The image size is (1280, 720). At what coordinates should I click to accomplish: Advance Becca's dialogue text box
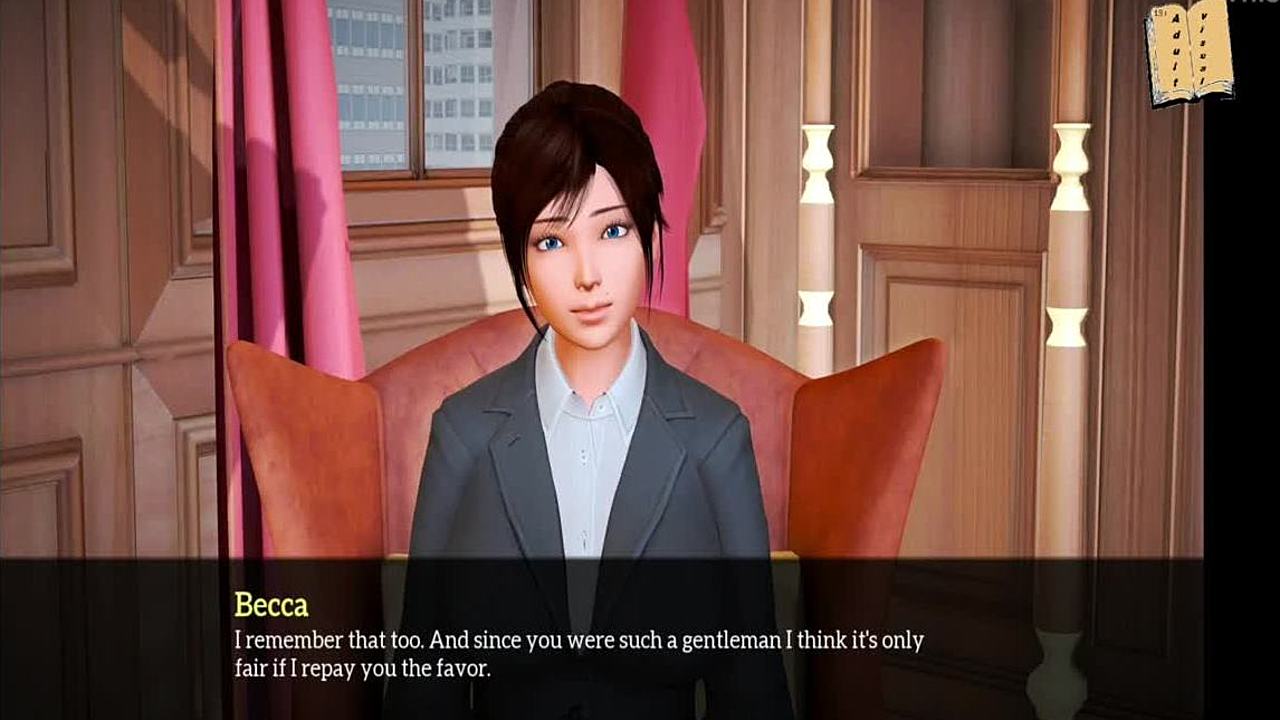(600, 638)
